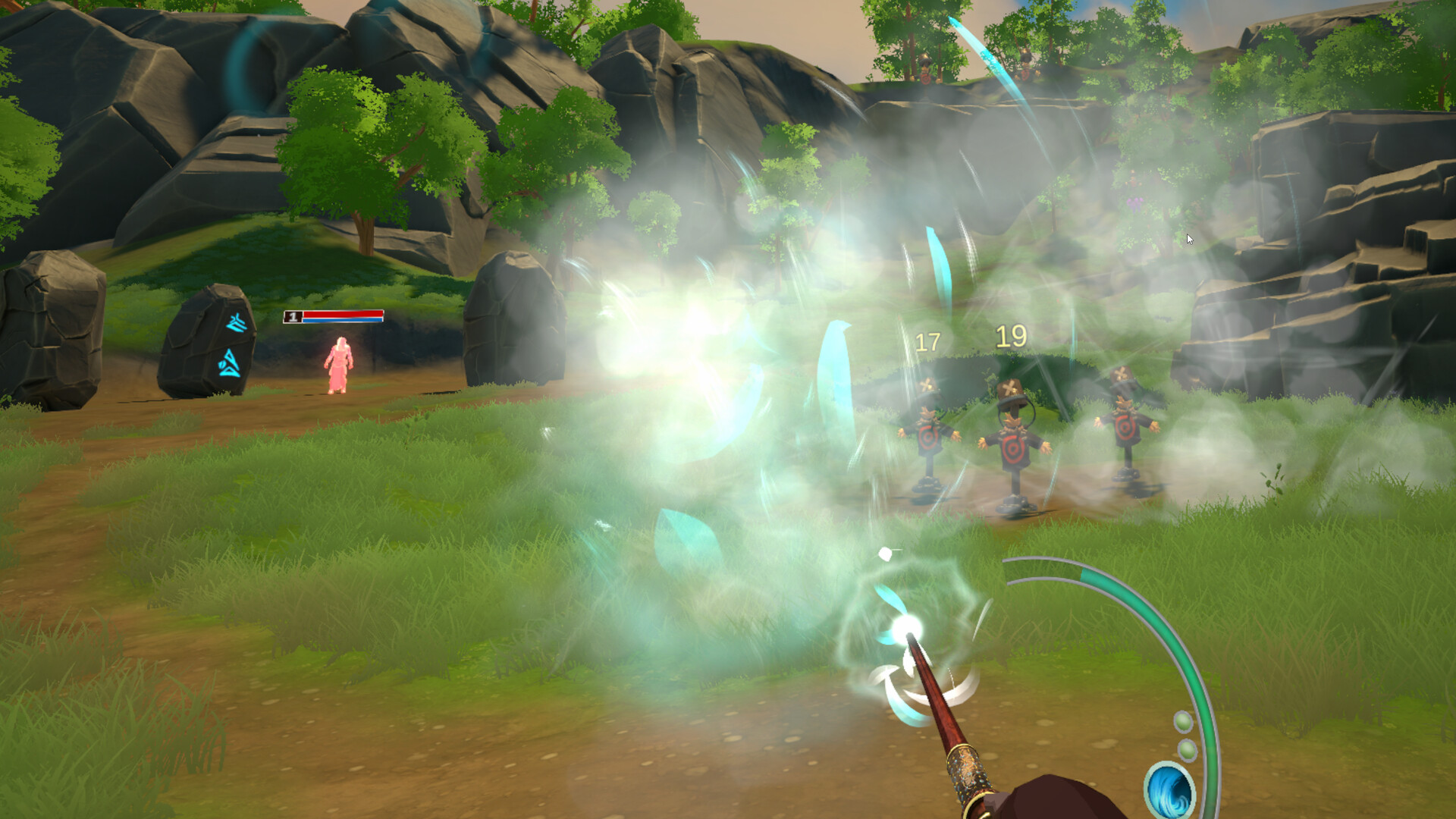Select the upper blue rune on the standing stone
Screen dimensions: 1456x819
(236, 322)
